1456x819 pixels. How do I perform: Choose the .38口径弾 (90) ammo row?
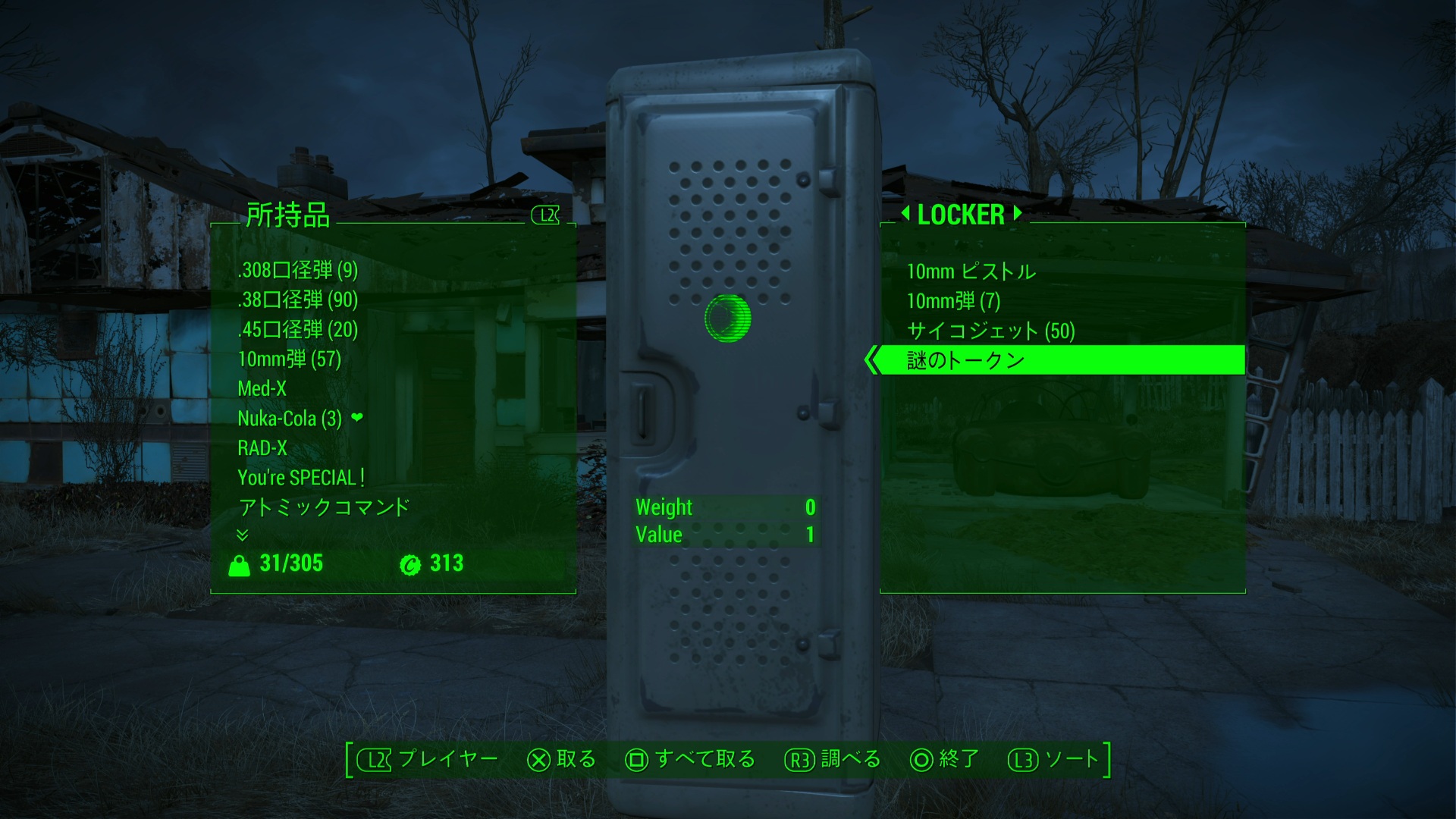[x=297, y=300]
